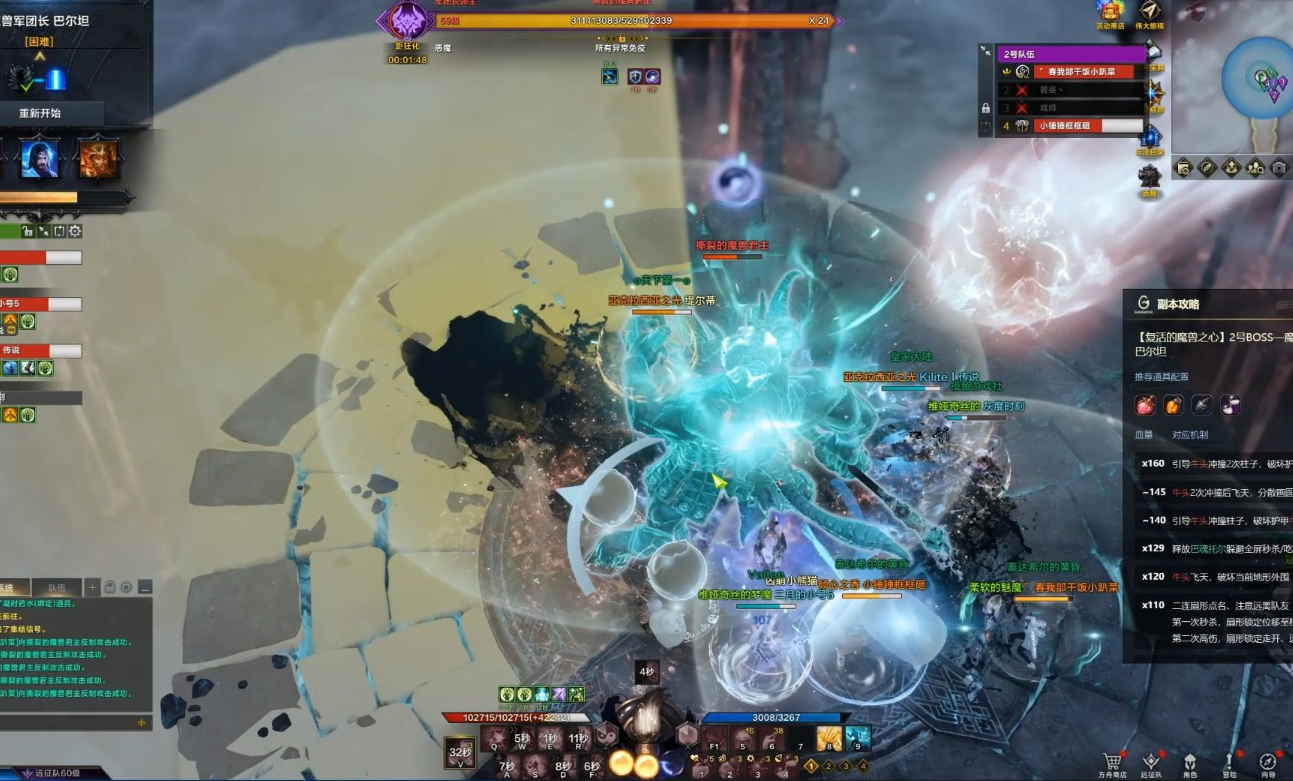Use the skill in hotbar slot Q

495,739
